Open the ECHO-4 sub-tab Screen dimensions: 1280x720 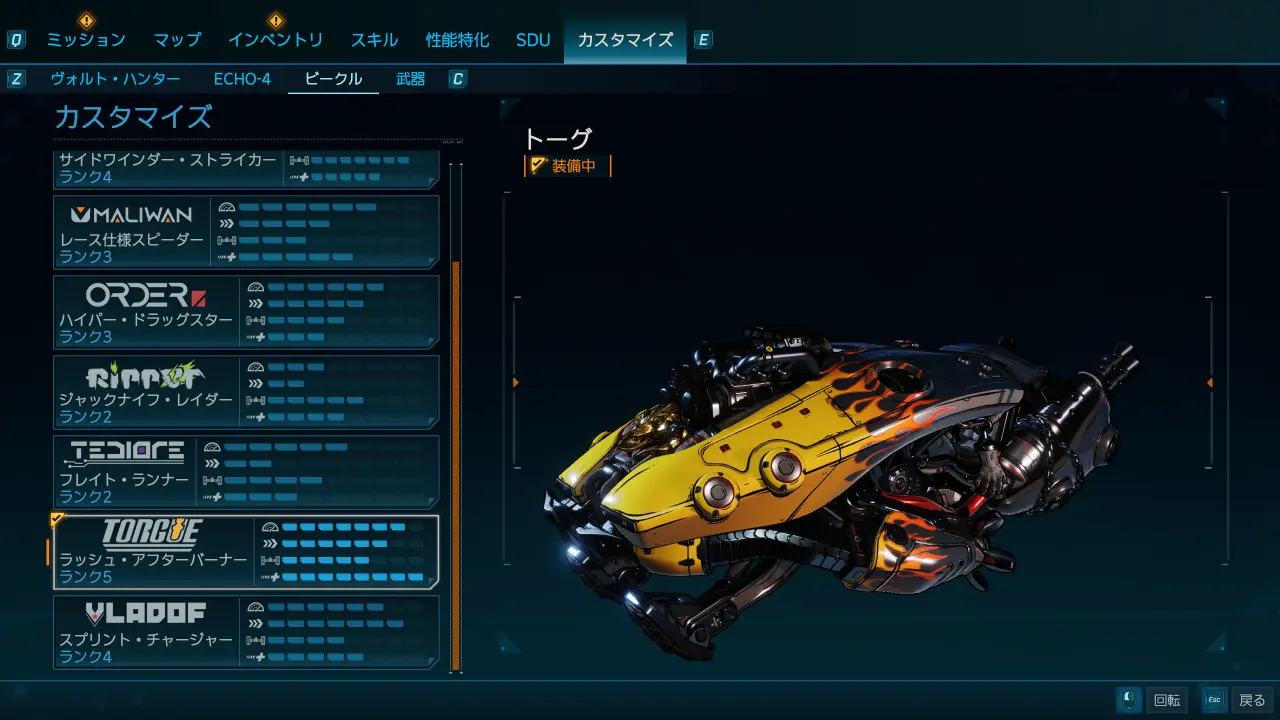(x=242, y=79)
